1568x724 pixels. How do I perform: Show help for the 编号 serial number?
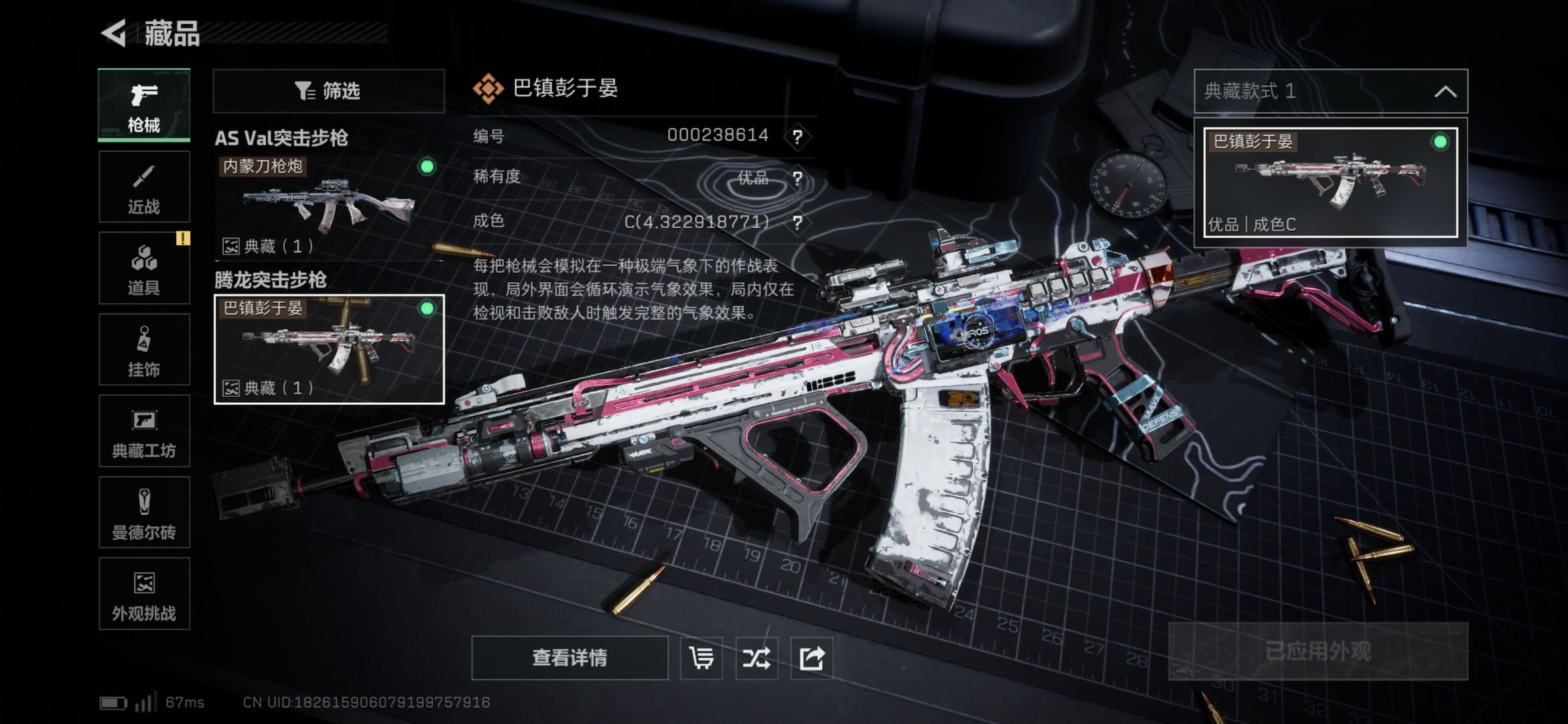[797, 137]
